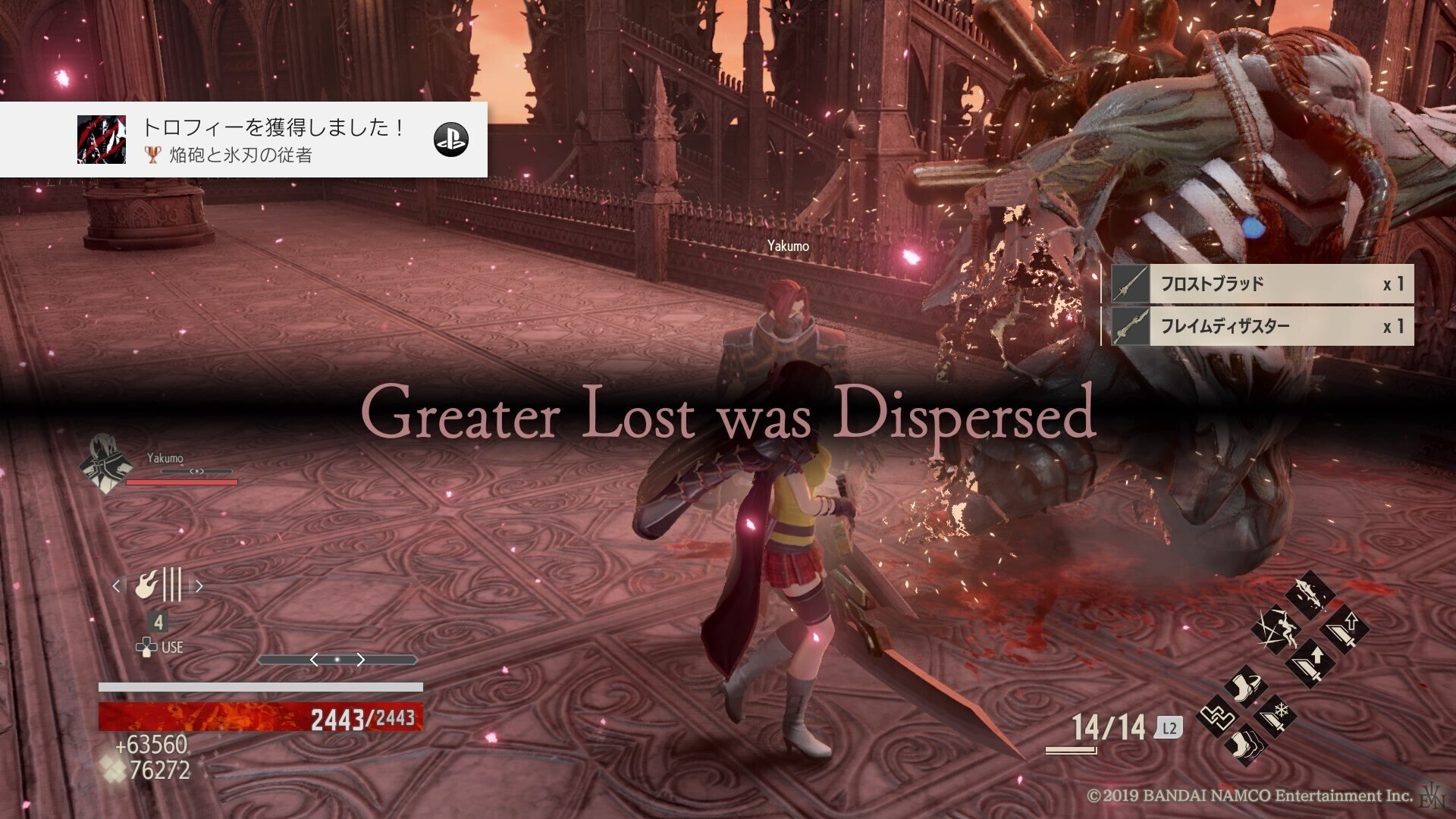Viewport: 1456px width, 819px height.
Task: Activate the spiked projectile gift icon
Action: (1310, 594)
